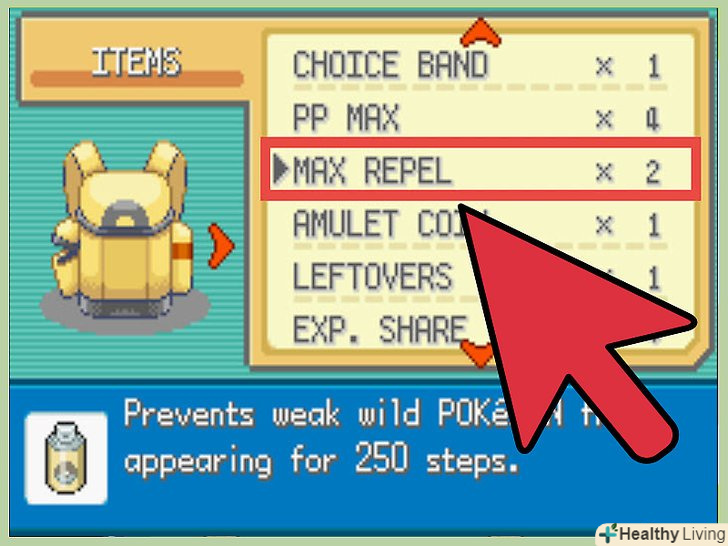
Task: Select the MAX REPEL entry
Action: pyautogui.click(x=372, y=172)
